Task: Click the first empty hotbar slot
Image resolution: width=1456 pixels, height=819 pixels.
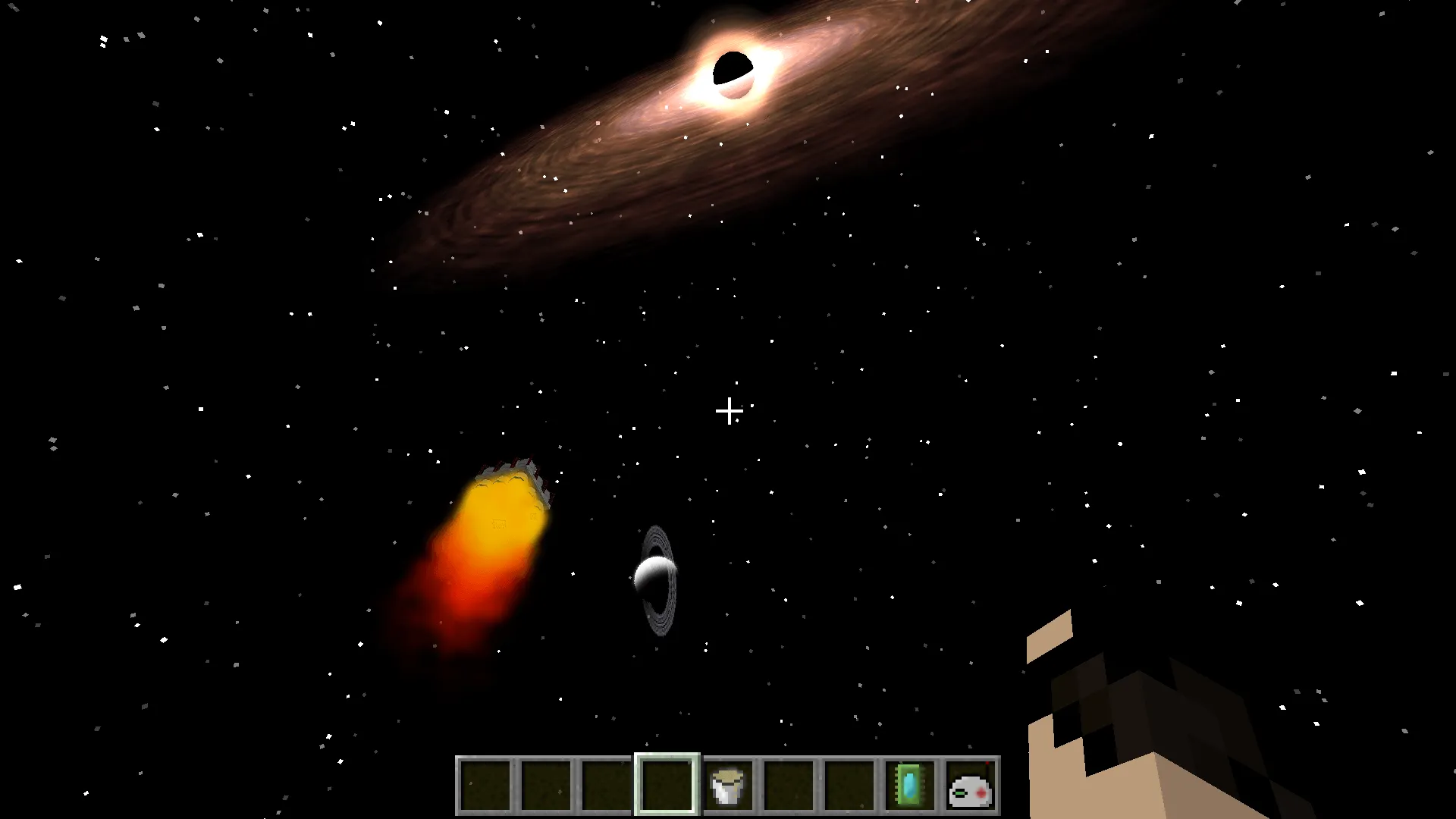Action: pyautogui.click(x=485, y=785)
